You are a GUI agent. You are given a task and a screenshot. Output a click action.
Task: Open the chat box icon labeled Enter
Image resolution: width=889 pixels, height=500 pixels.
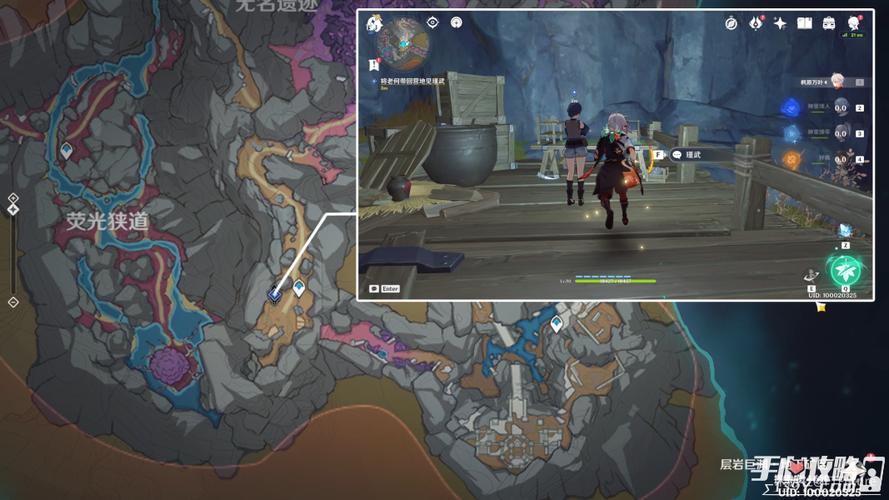click(x=384, y=288)
